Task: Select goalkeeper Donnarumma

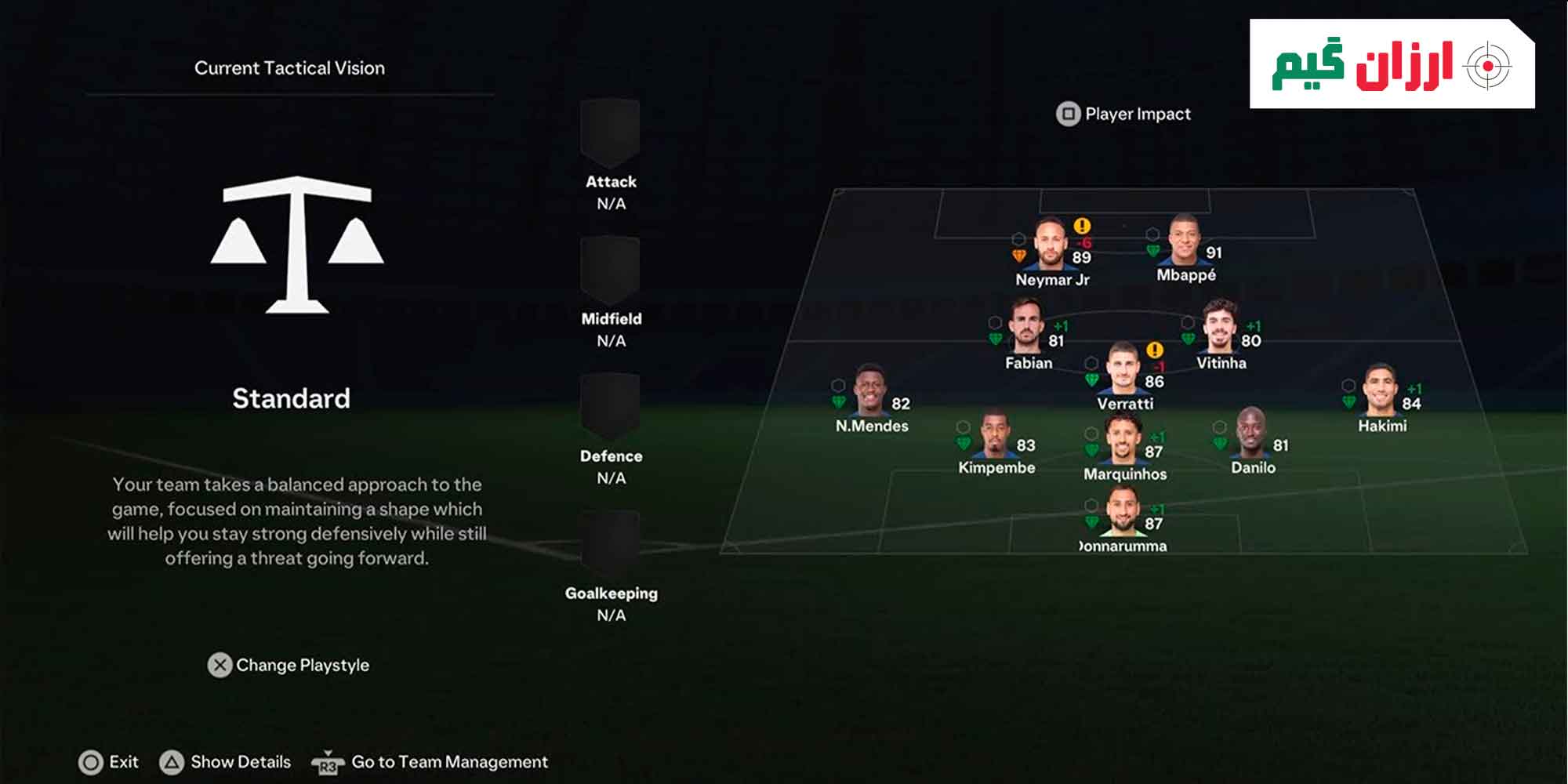Action: point(1123,512)
